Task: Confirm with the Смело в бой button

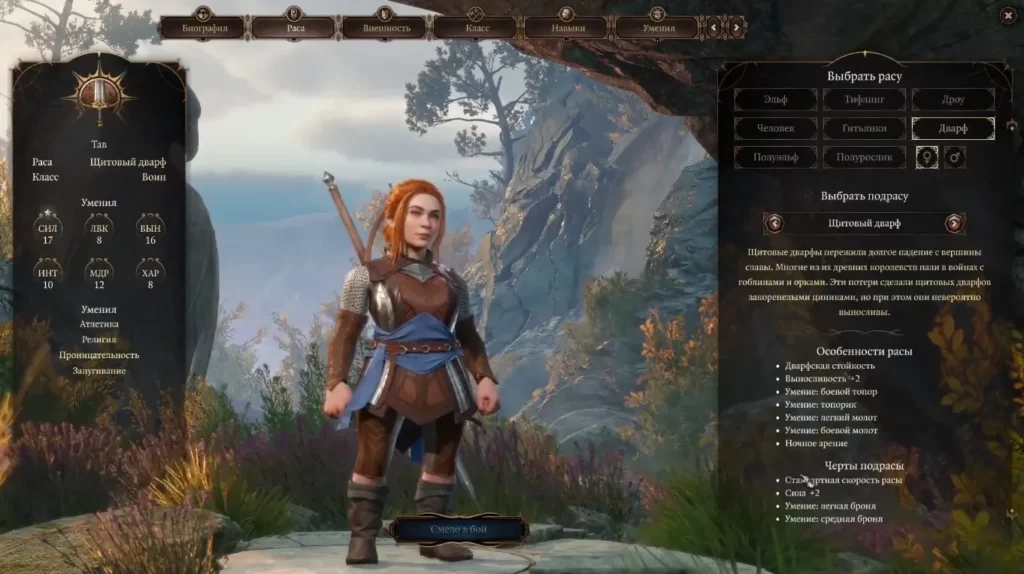Action: tap(458, 529)
